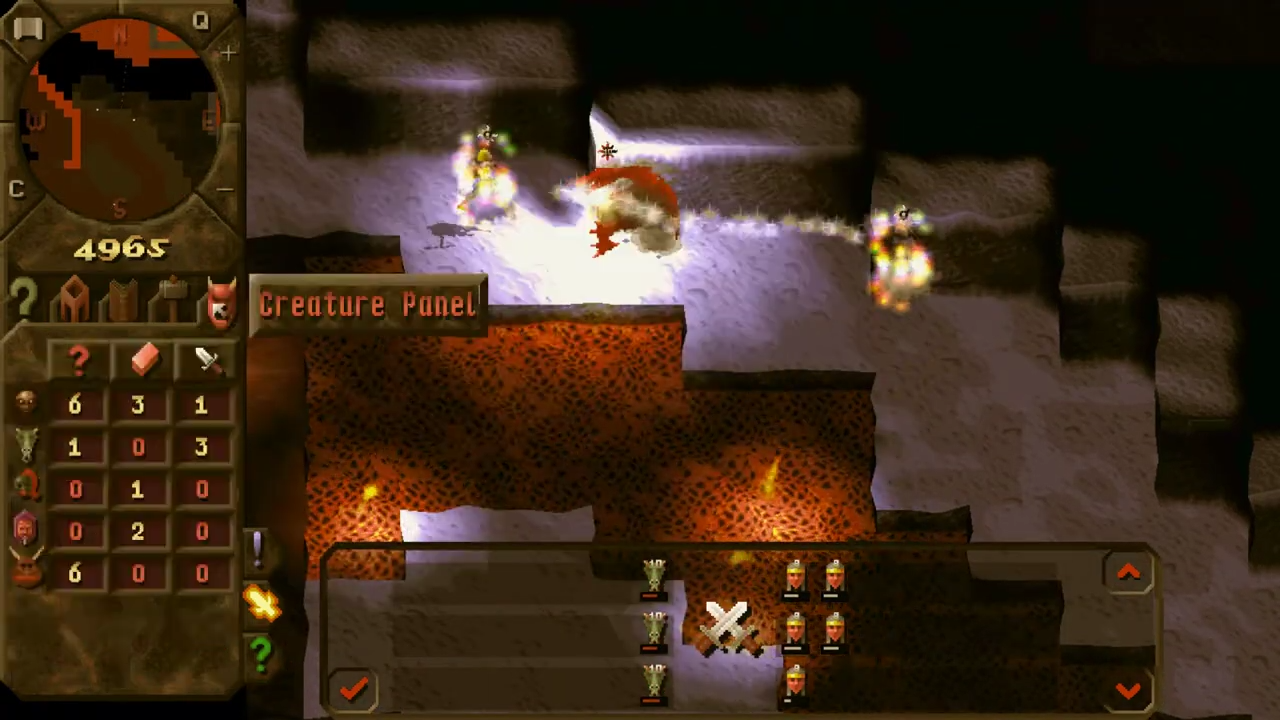Click the up chevron on the battle panel

point(1128,571)
